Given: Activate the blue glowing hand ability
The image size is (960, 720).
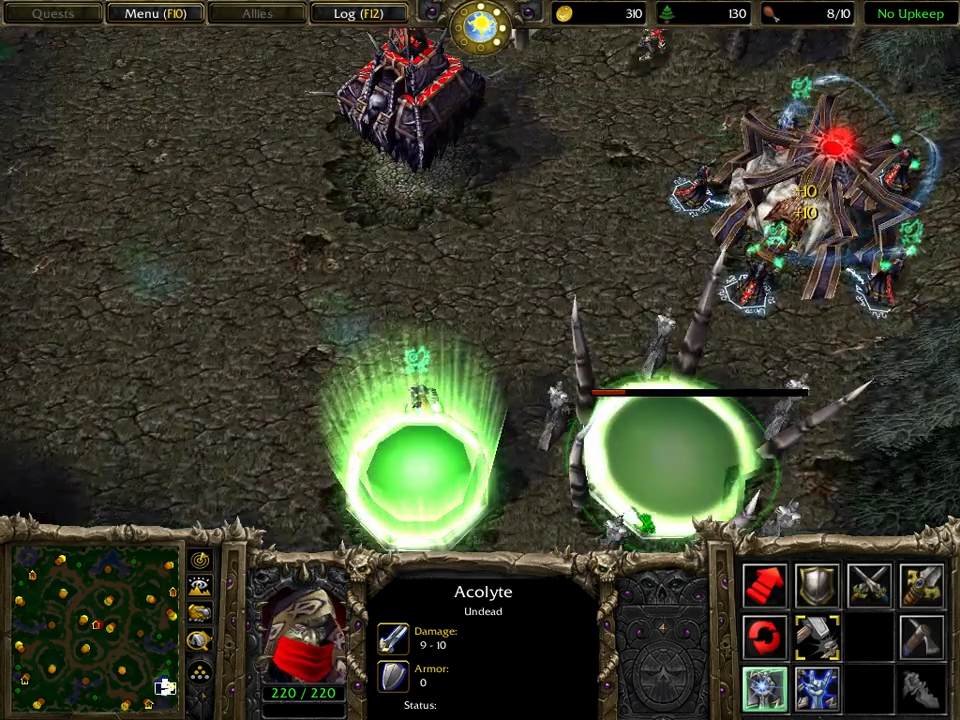Looking at the screenshot, I should pos(817,688).
